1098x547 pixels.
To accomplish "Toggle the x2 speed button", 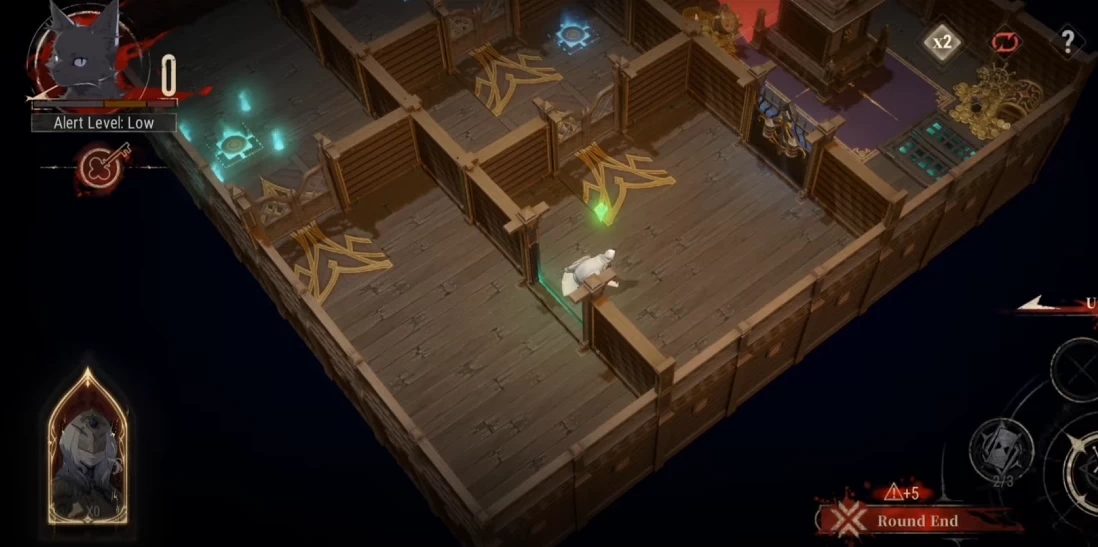I will [x=942, y=43].
